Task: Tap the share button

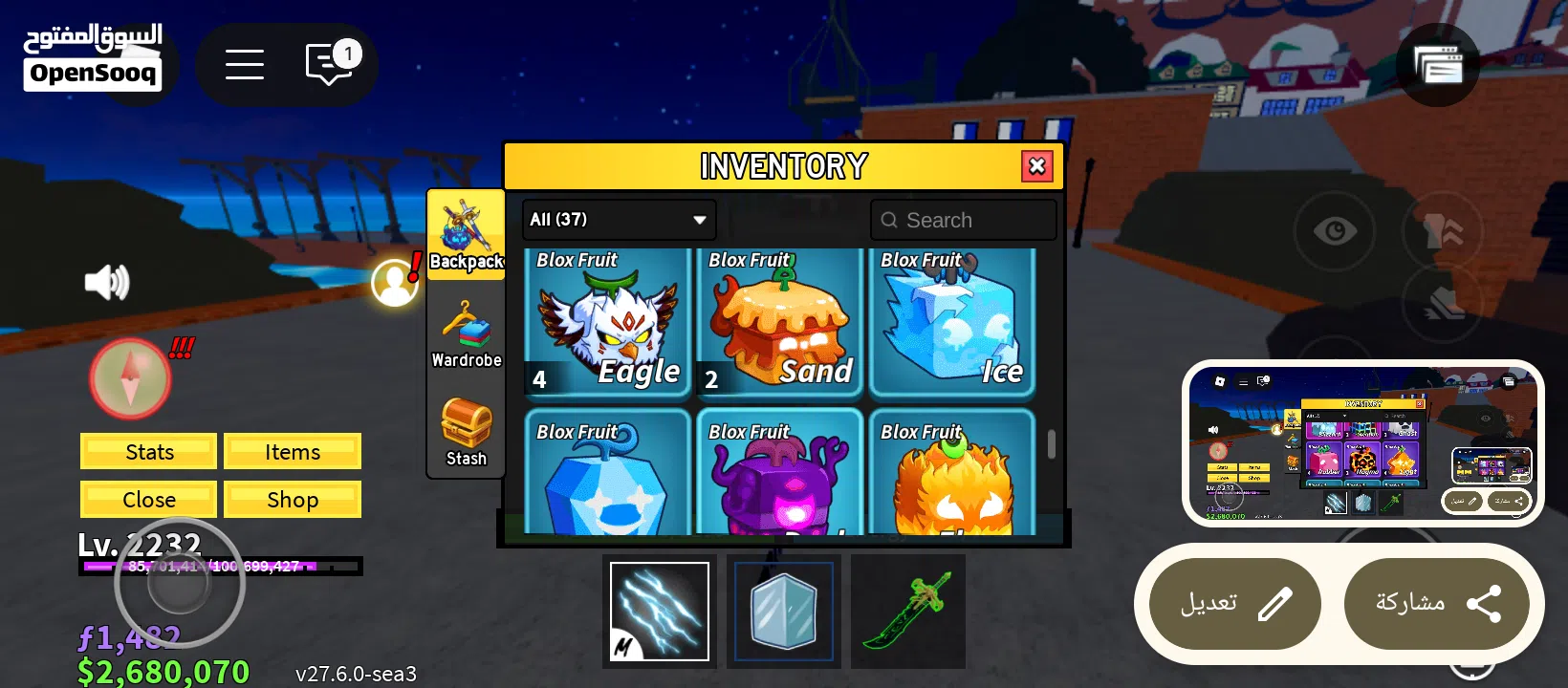Action: click(1436, 604)
